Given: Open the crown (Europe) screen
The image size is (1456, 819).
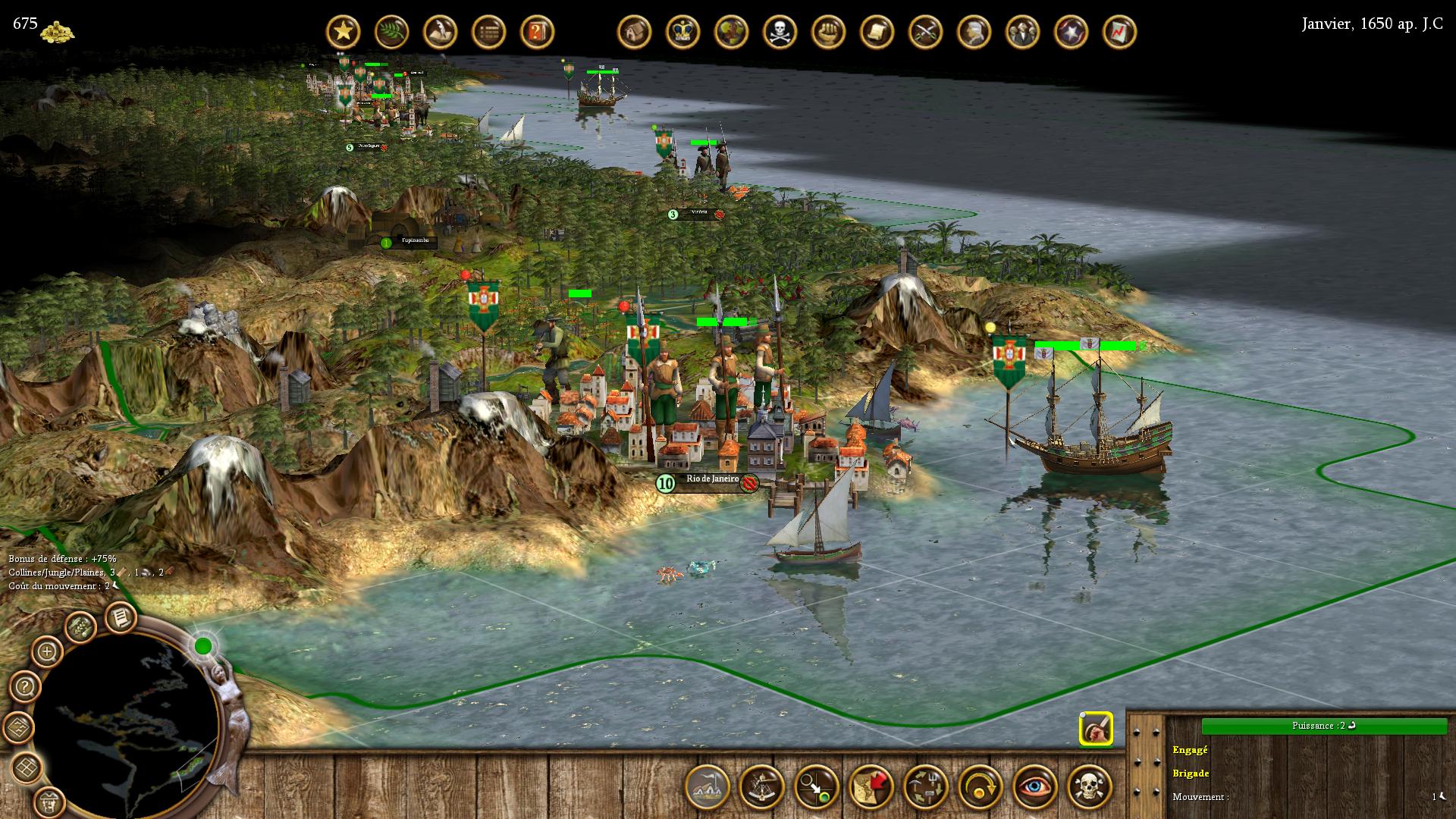Looking at the screenshot, I should [x=682, y=32].
